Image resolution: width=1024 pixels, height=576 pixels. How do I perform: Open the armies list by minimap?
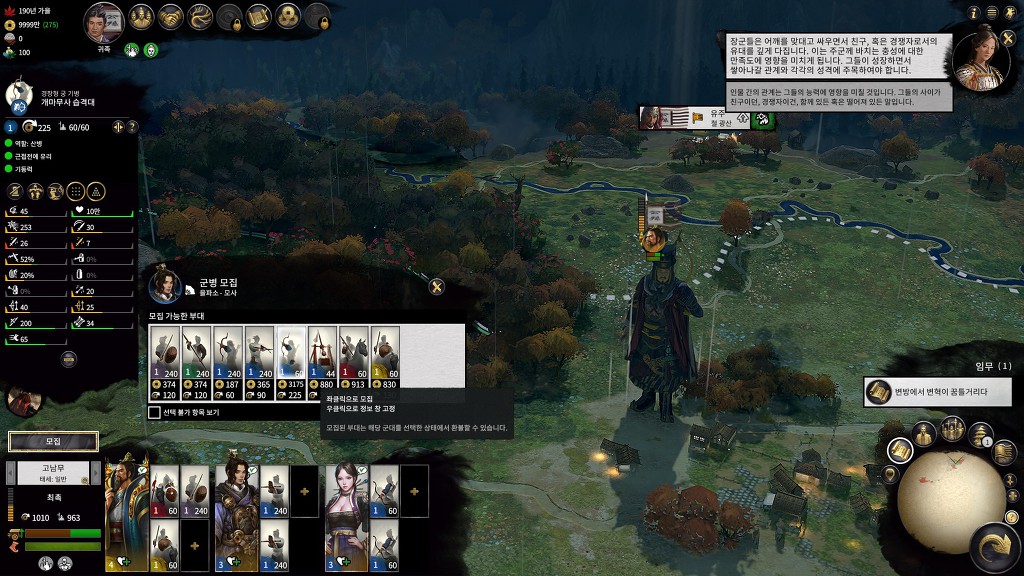point(950,430)
